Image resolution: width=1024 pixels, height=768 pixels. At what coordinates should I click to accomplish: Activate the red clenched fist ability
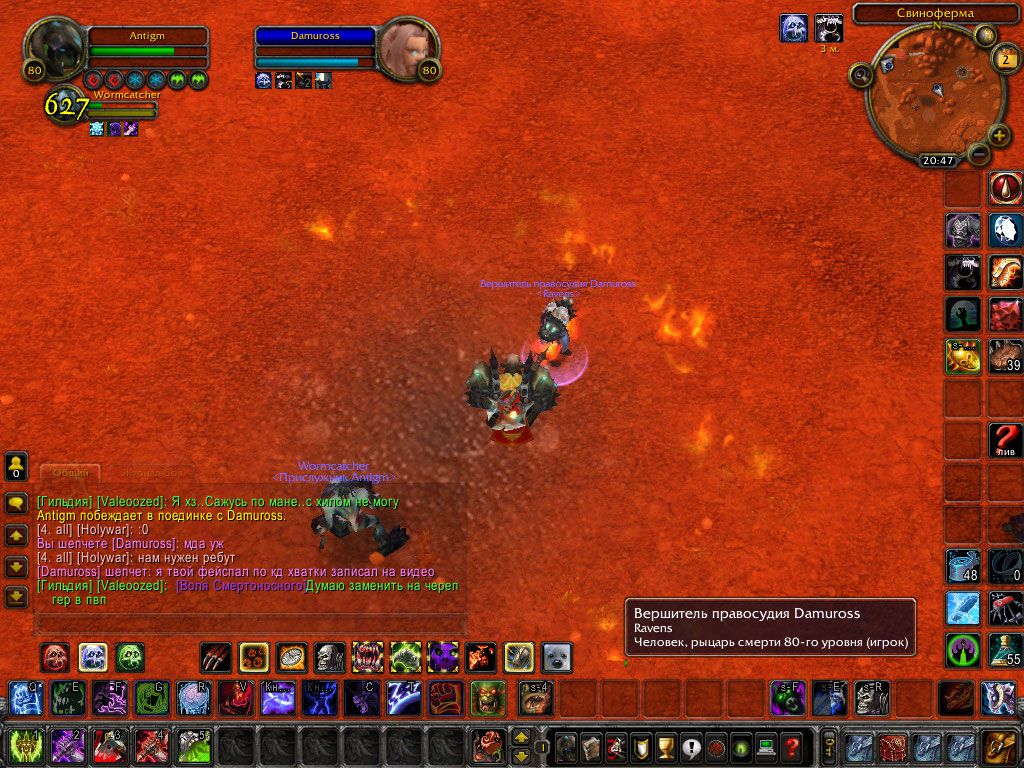coord(446,697)
